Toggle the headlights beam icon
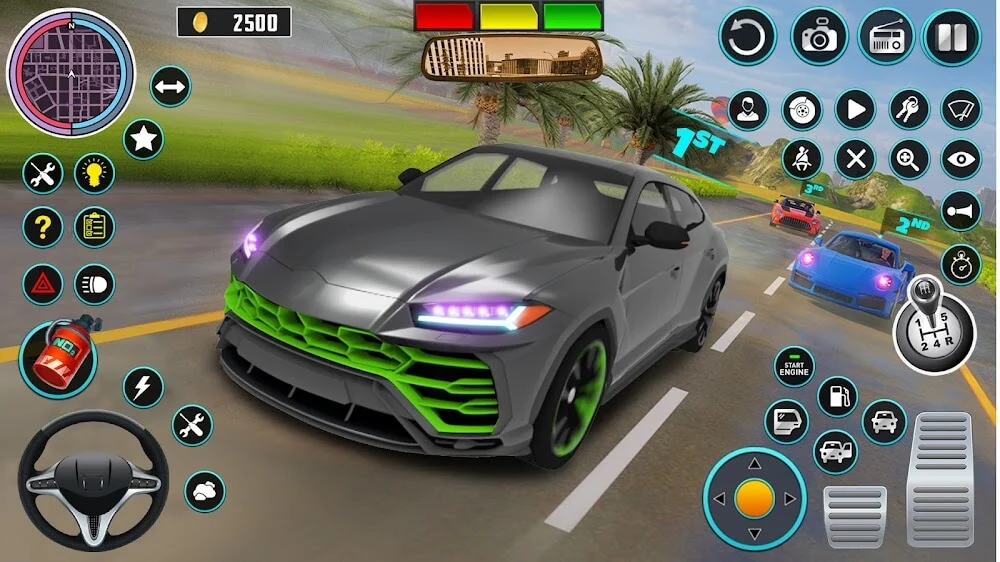 (94, 284)
